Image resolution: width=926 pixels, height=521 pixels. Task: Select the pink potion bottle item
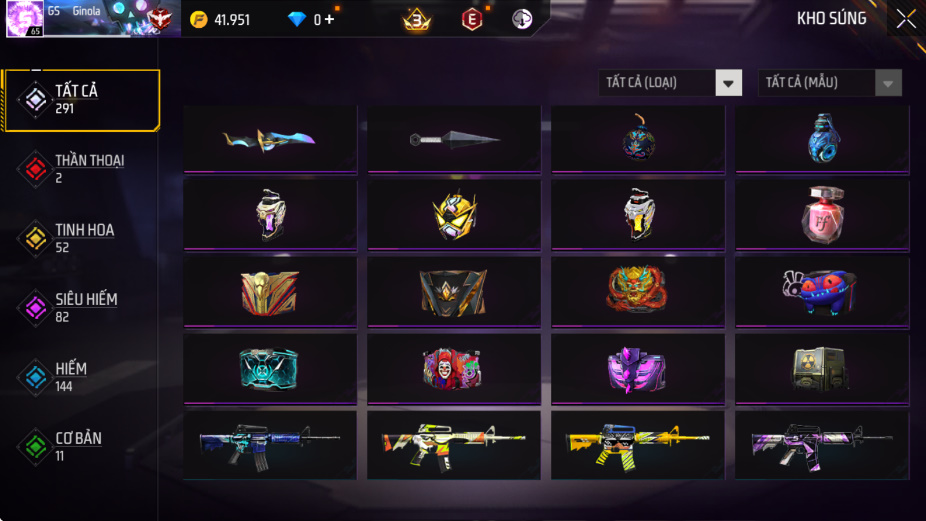click(x=822, y=215)
